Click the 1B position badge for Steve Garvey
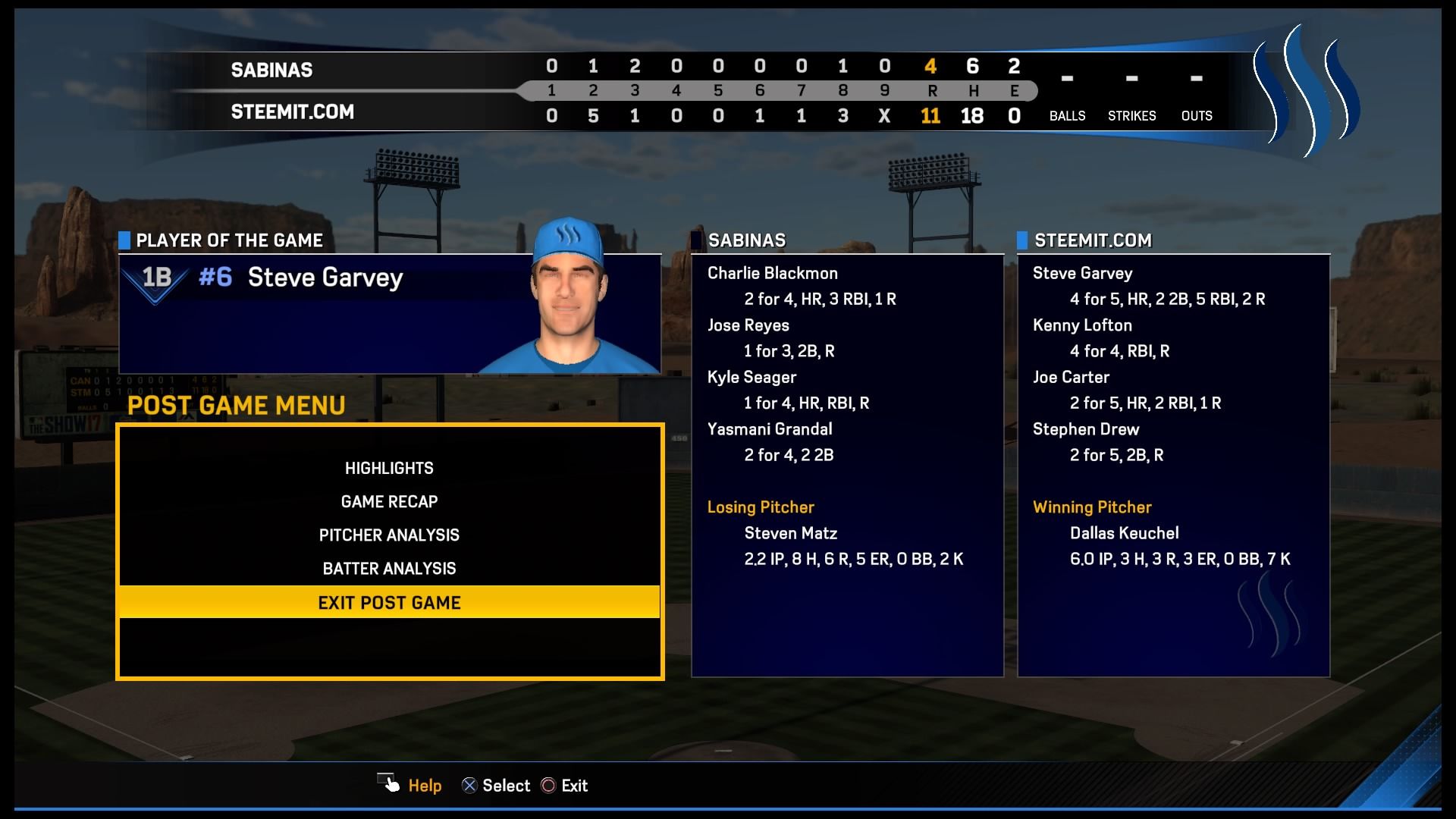 [x=155, y=278]
